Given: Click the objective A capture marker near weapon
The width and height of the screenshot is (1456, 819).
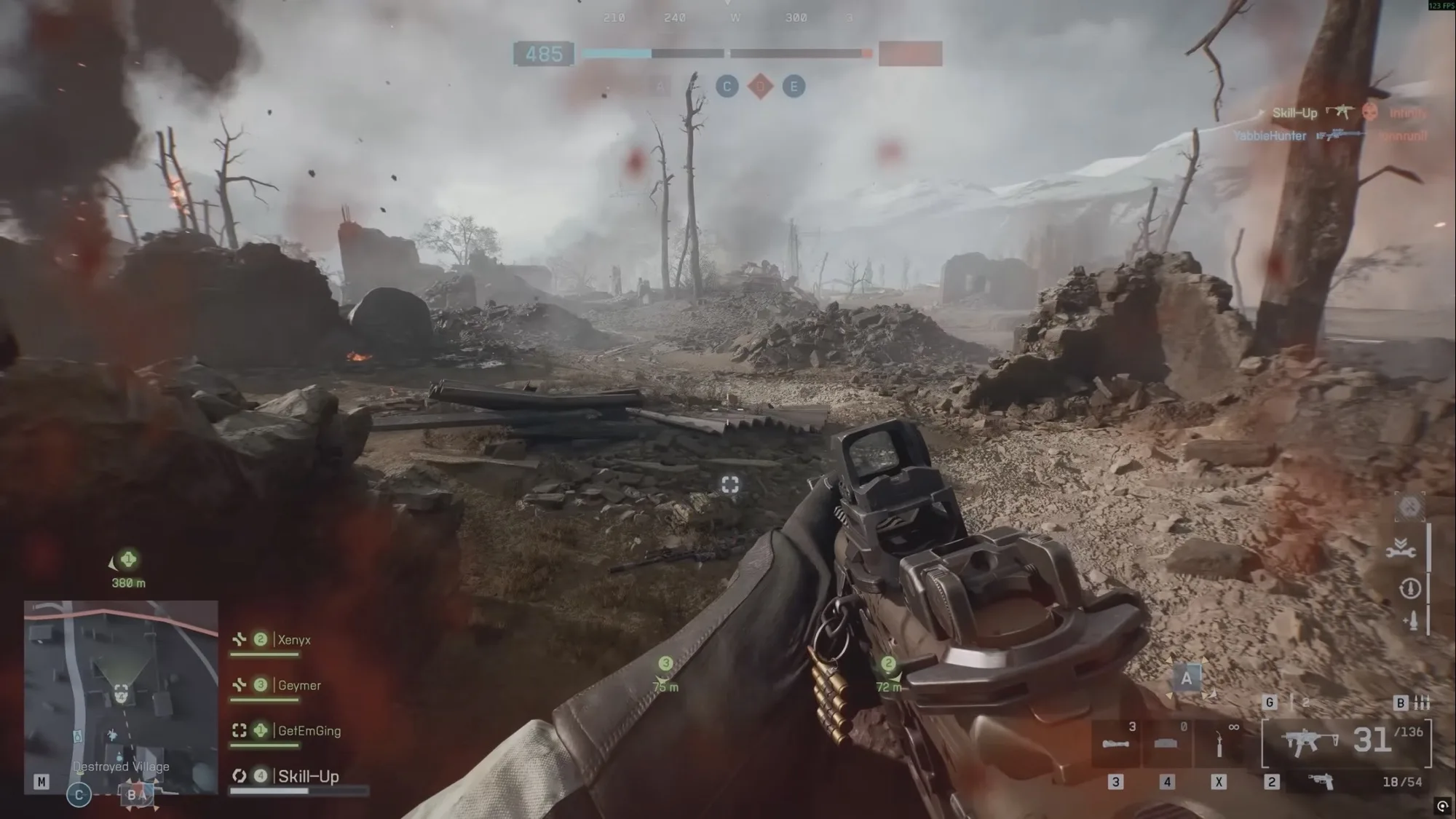Looking at the screenshot, I should (1187, 678).
